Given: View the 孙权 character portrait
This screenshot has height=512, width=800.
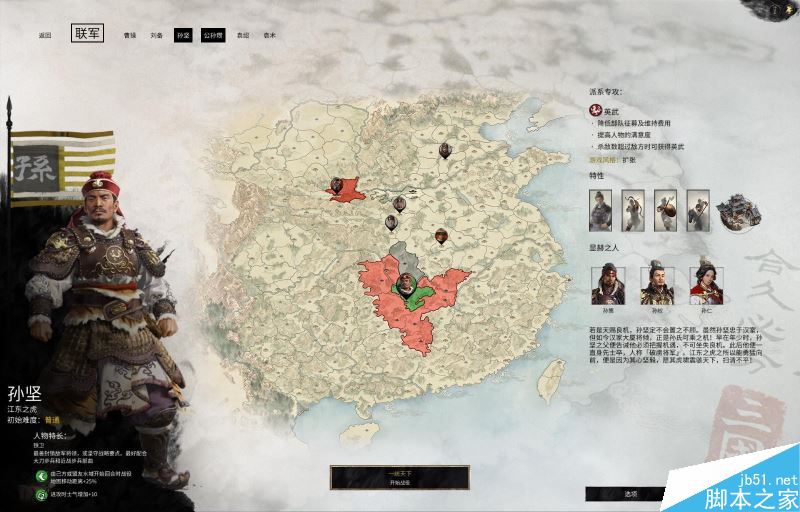Looking at the screenshot, I should tap(657, 285).
